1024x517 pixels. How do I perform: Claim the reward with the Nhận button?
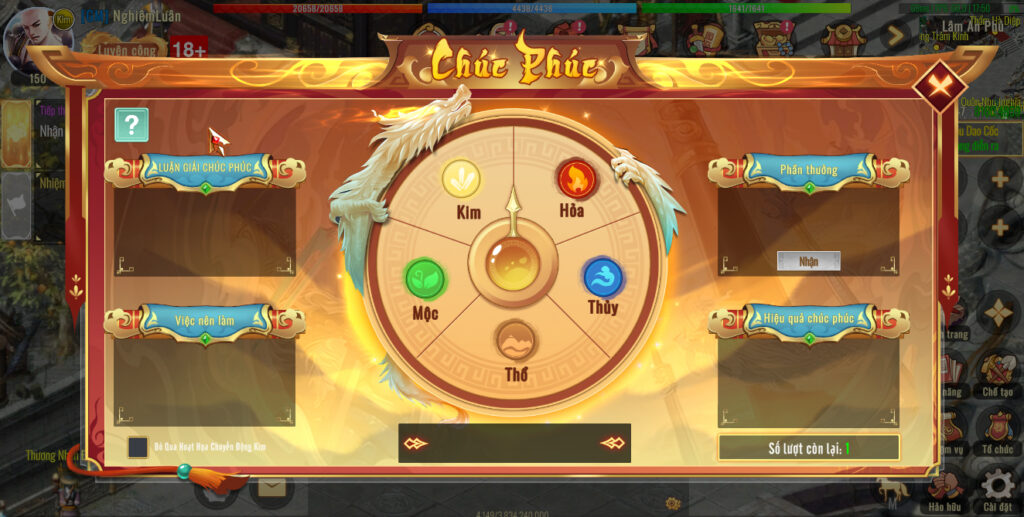(x=808, y=261)
